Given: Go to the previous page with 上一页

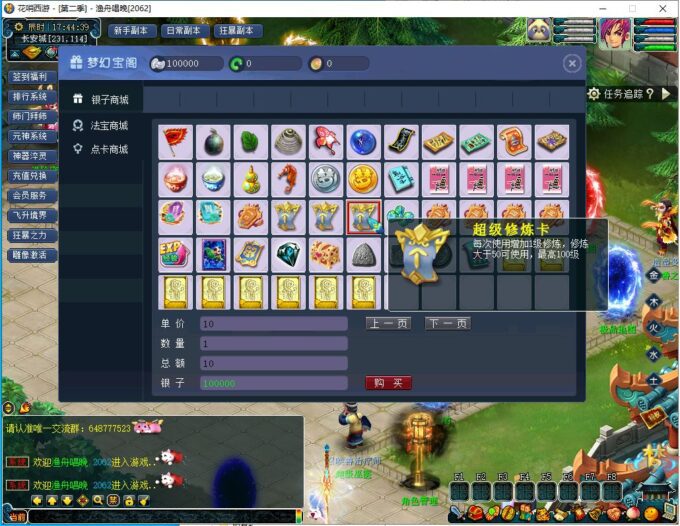Looking at the screenshot, I should [x=387, y=323].
